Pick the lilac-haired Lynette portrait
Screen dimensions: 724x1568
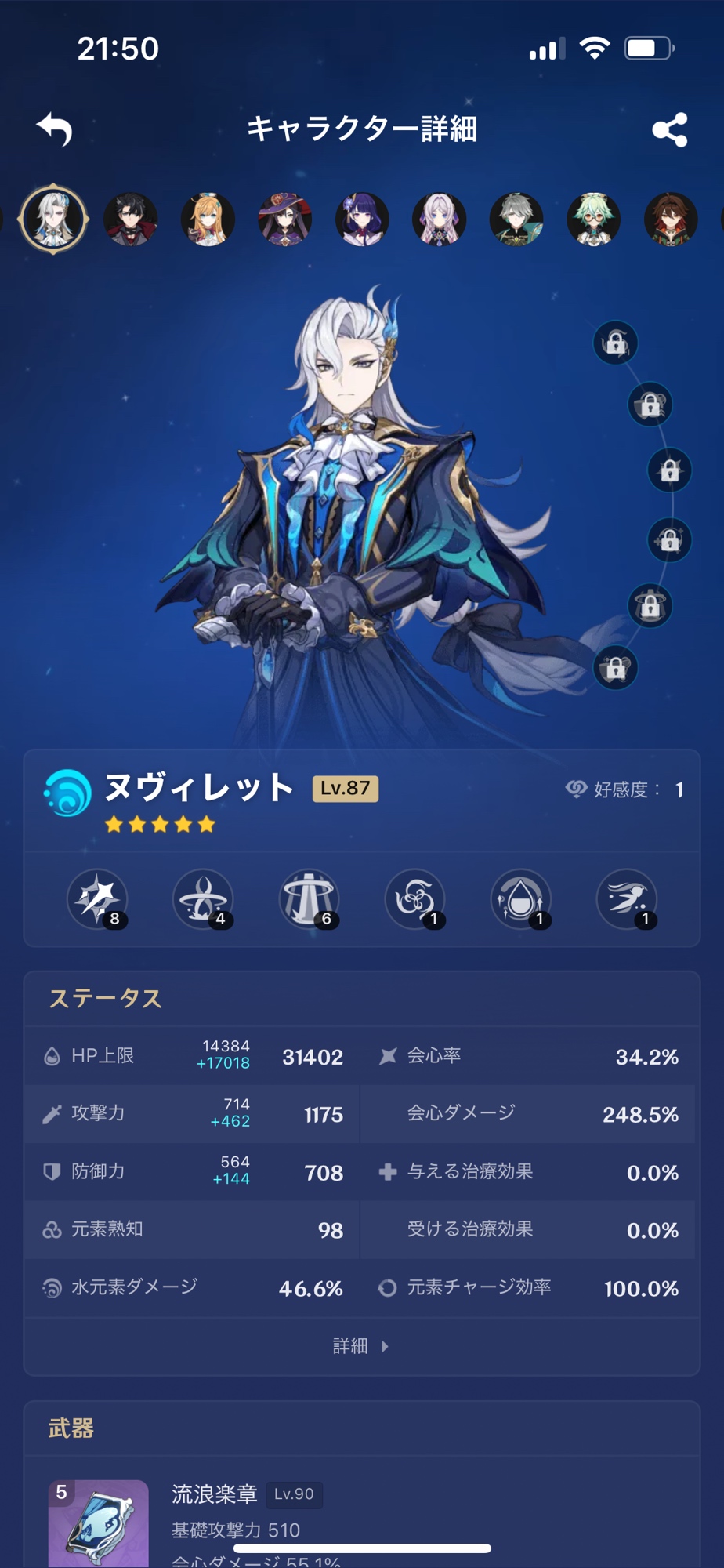tap(439, 219)
